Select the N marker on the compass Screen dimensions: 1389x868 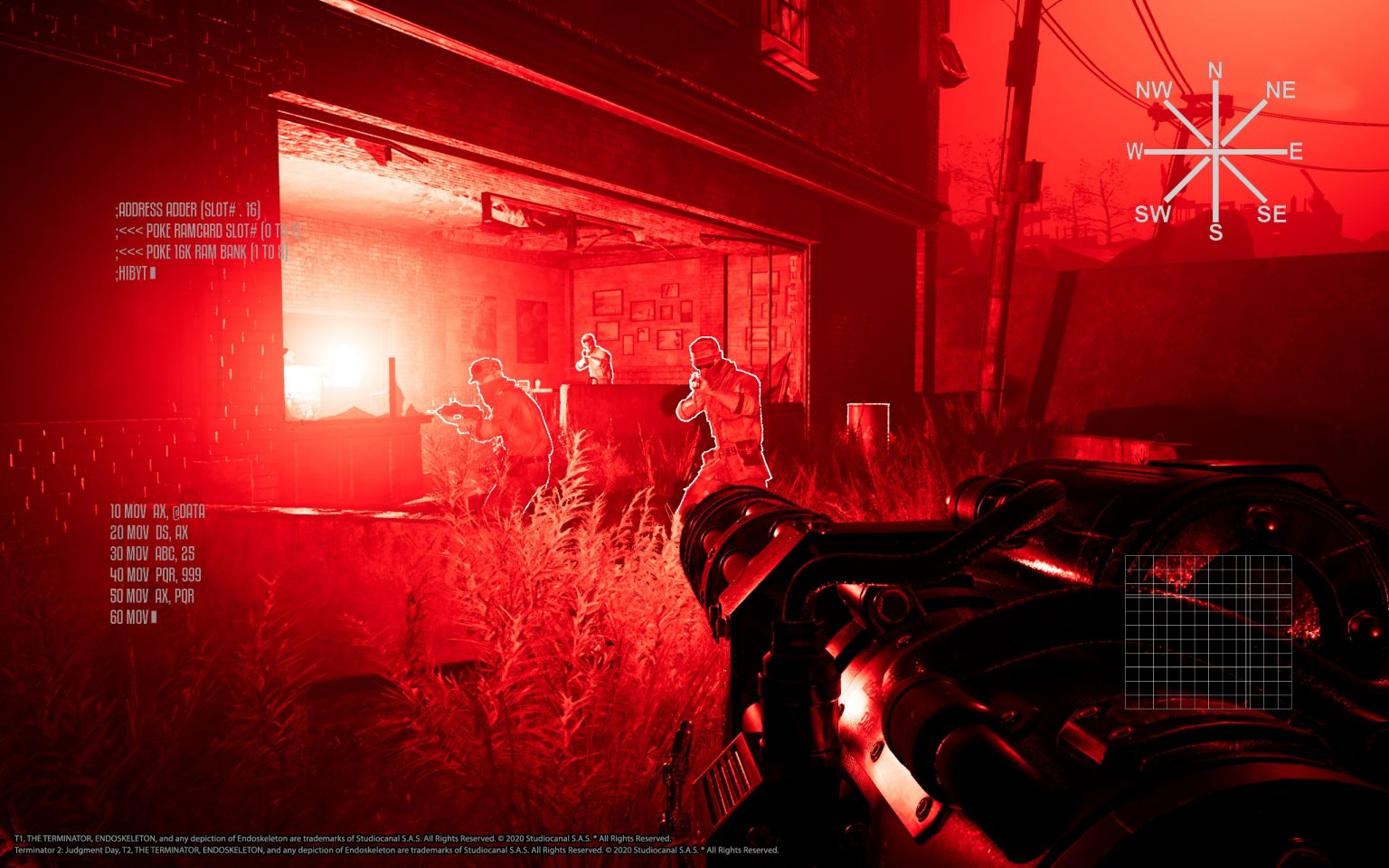point(1214,68)
